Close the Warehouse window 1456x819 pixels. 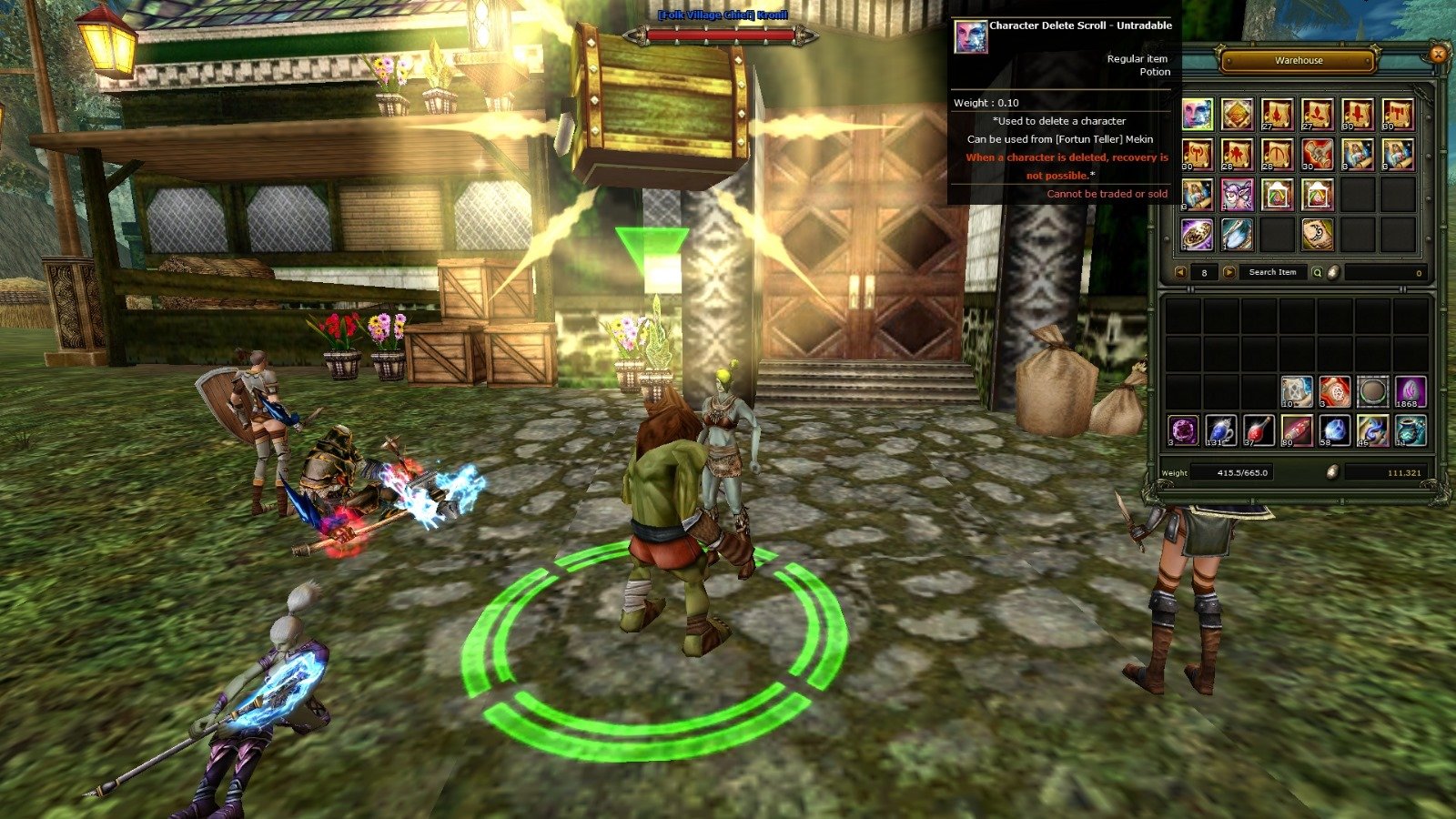click(1438, 54)
